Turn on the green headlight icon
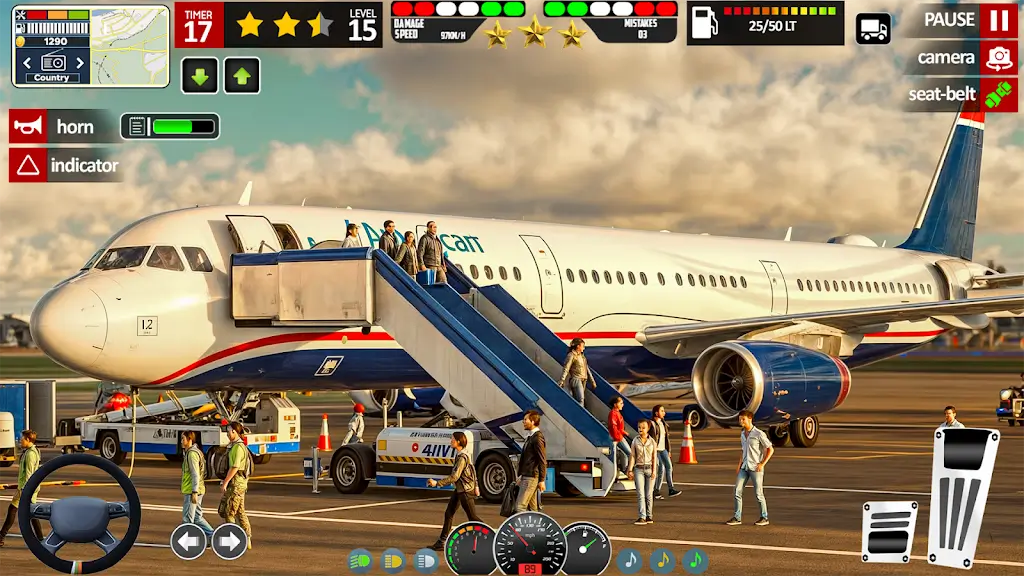The image size is (1024, 576). pyautogui.click(x=361, y=560)
